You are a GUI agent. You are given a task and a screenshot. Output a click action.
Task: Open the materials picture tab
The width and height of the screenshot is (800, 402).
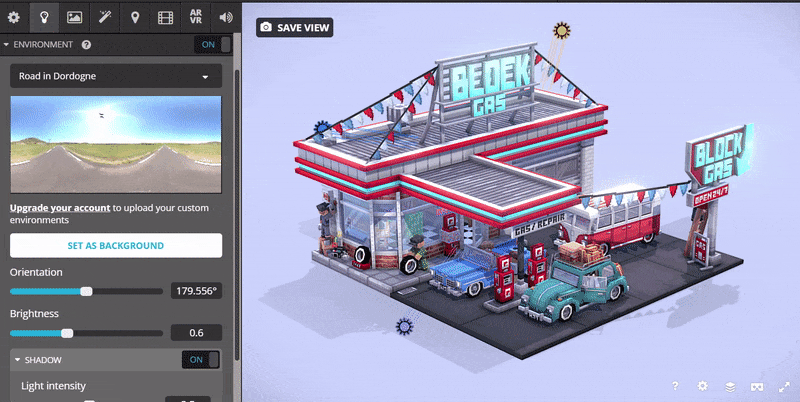point(74,17)
